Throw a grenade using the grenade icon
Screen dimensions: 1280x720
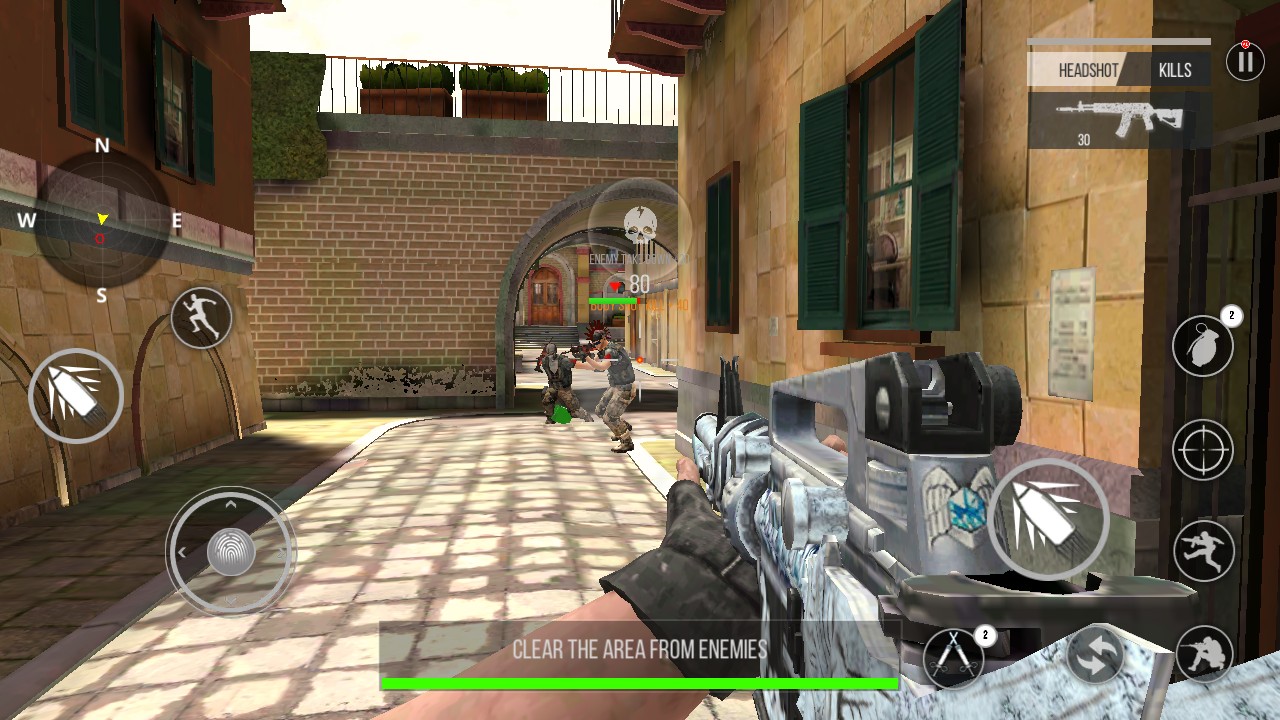pyautogui.click(x=1202, y=347)
